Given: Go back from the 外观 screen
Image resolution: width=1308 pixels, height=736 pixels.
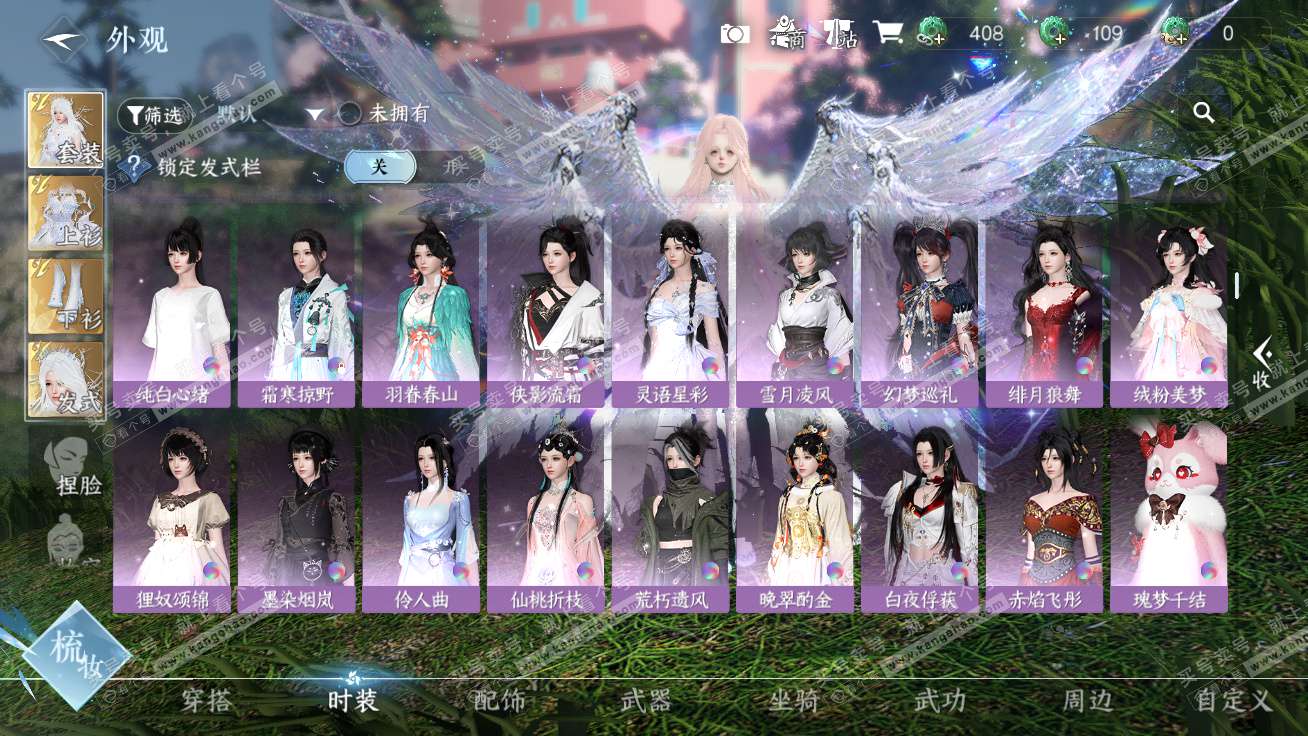Looking at the screenshot, I should [x=62, y=39].
